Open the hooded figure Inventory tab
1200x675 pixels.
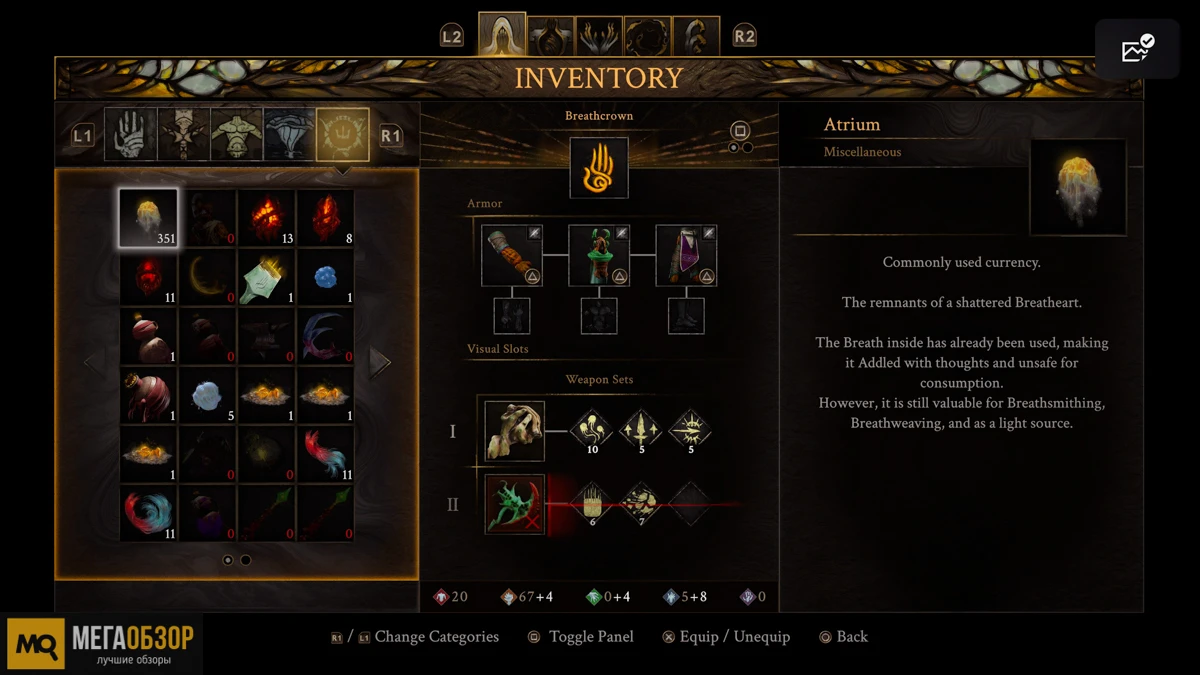point(502,35)
